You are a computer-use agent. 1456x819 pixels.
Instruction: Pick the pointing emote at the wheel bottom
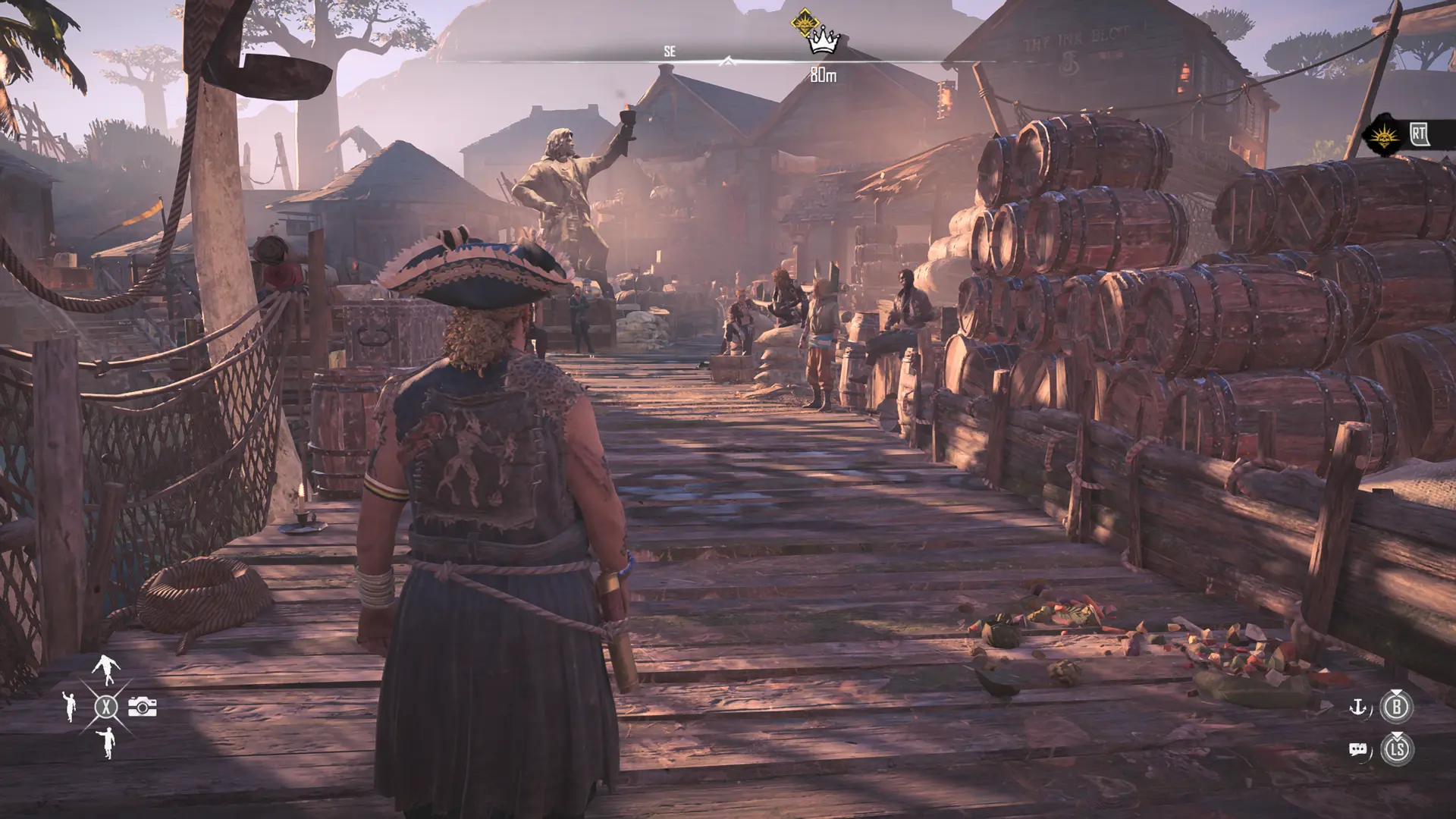(107, 743)
